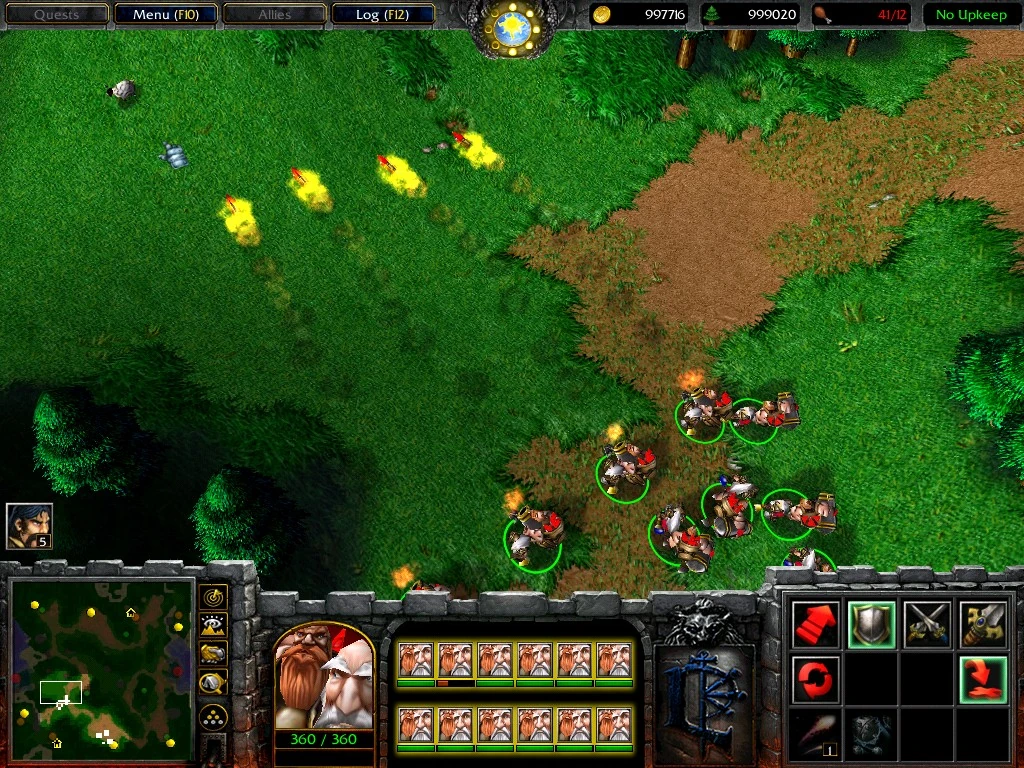Select the hero portrait with level 5
Screen dimensions: 1024x768
[x=29, y=525]
